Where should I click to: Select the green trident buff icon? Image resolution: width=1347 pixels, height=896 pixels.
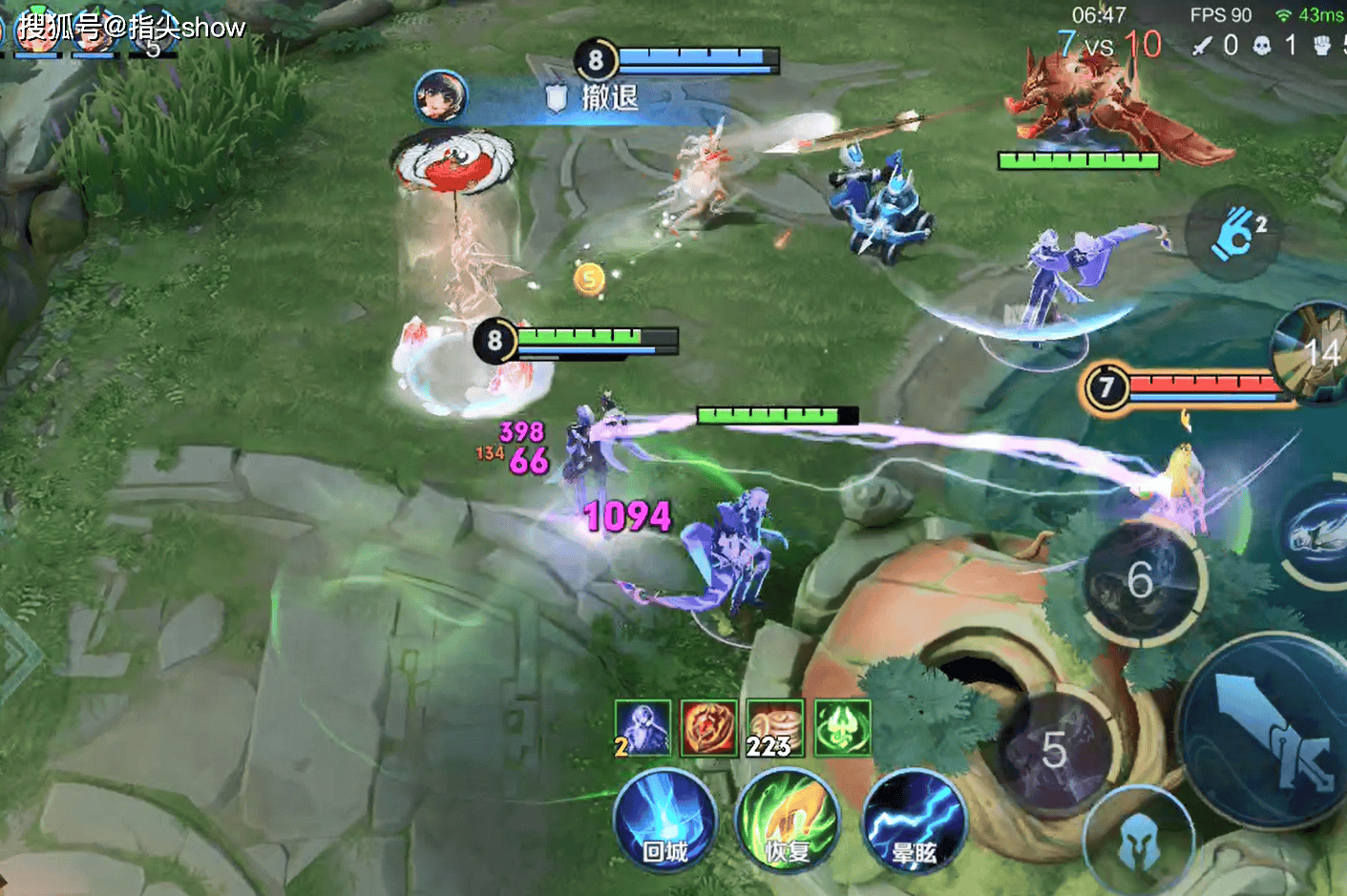(842, 727)
